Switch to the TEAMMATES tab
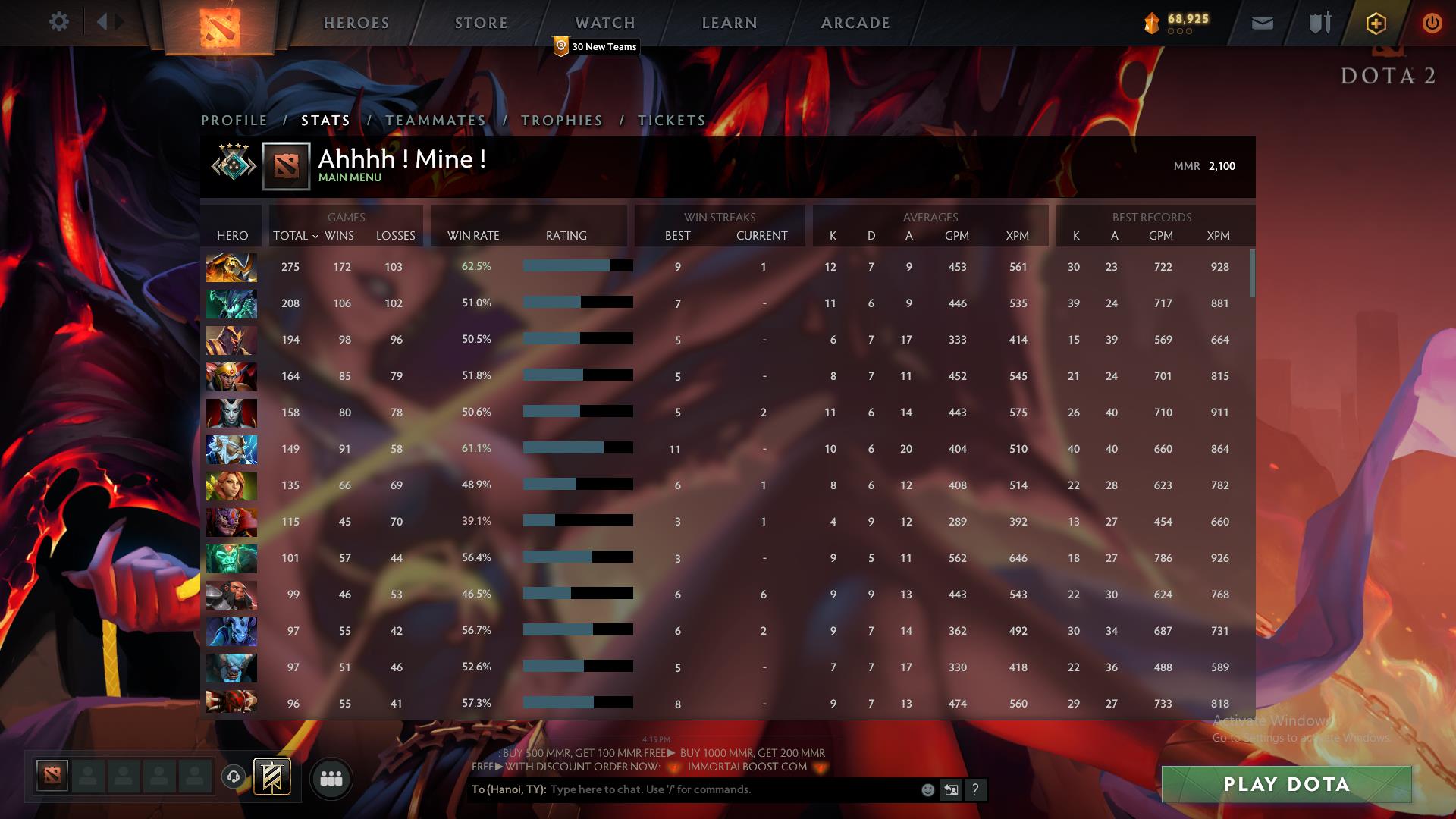The image size is (1456, 819). [435, 120]
